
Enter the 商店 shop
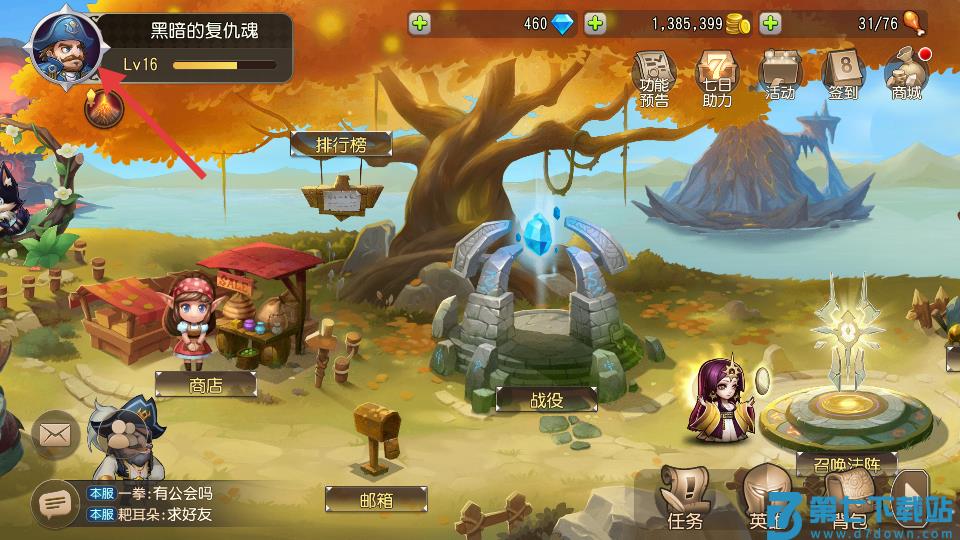[x=206, y=385]
